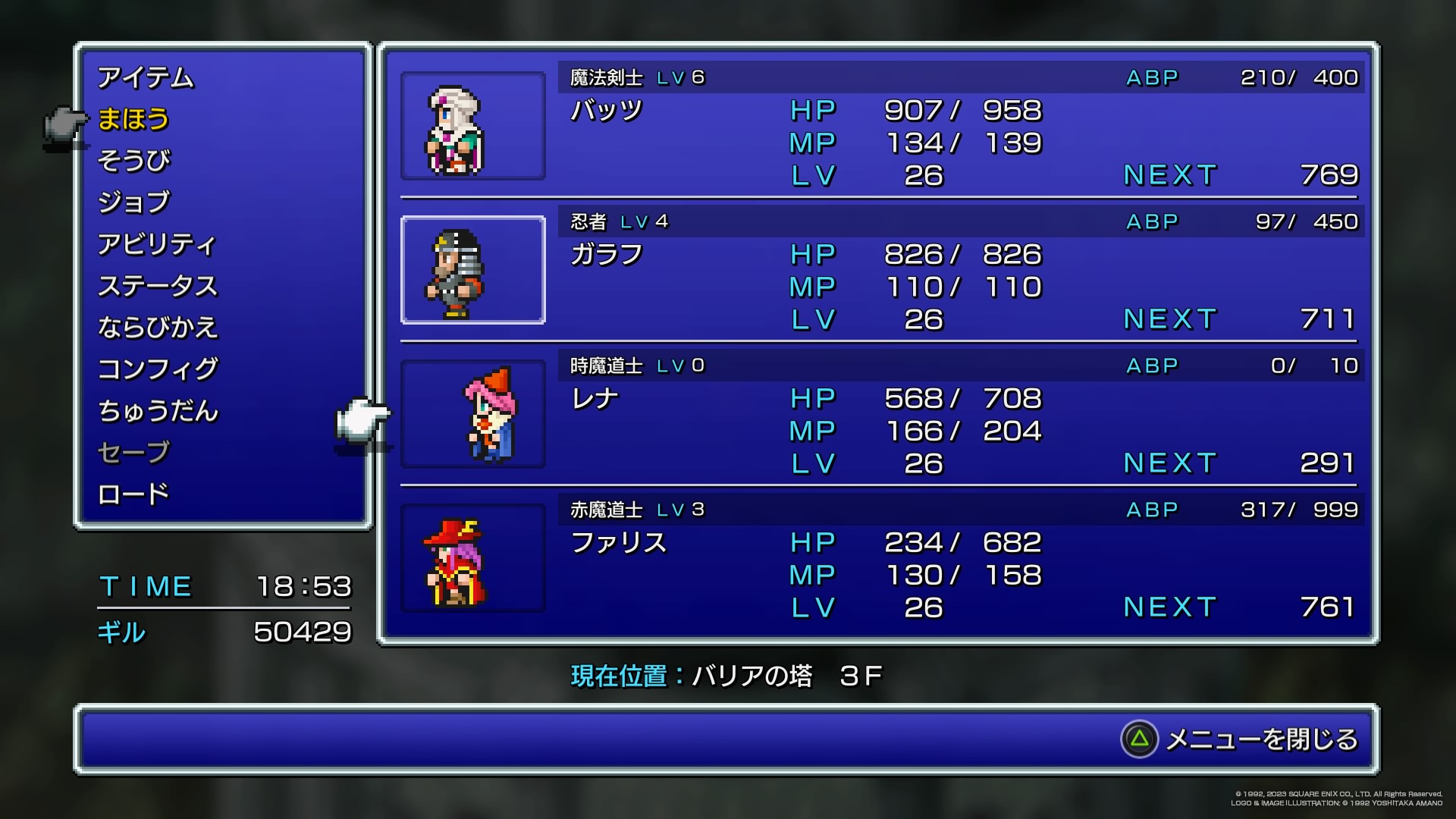
Task: Show the ステータス (Status) screen
Action: coord(158,286)
